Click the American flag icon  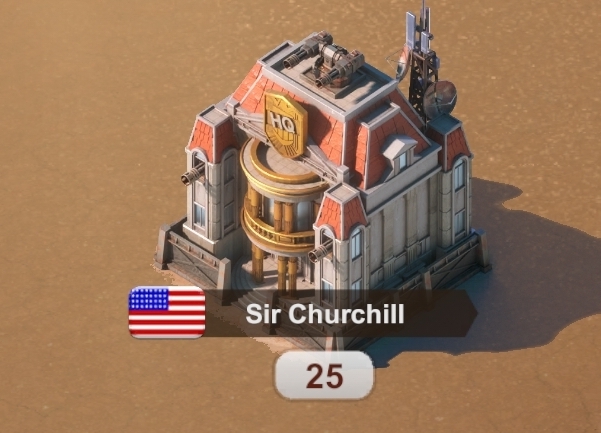(x=167, y=311)
